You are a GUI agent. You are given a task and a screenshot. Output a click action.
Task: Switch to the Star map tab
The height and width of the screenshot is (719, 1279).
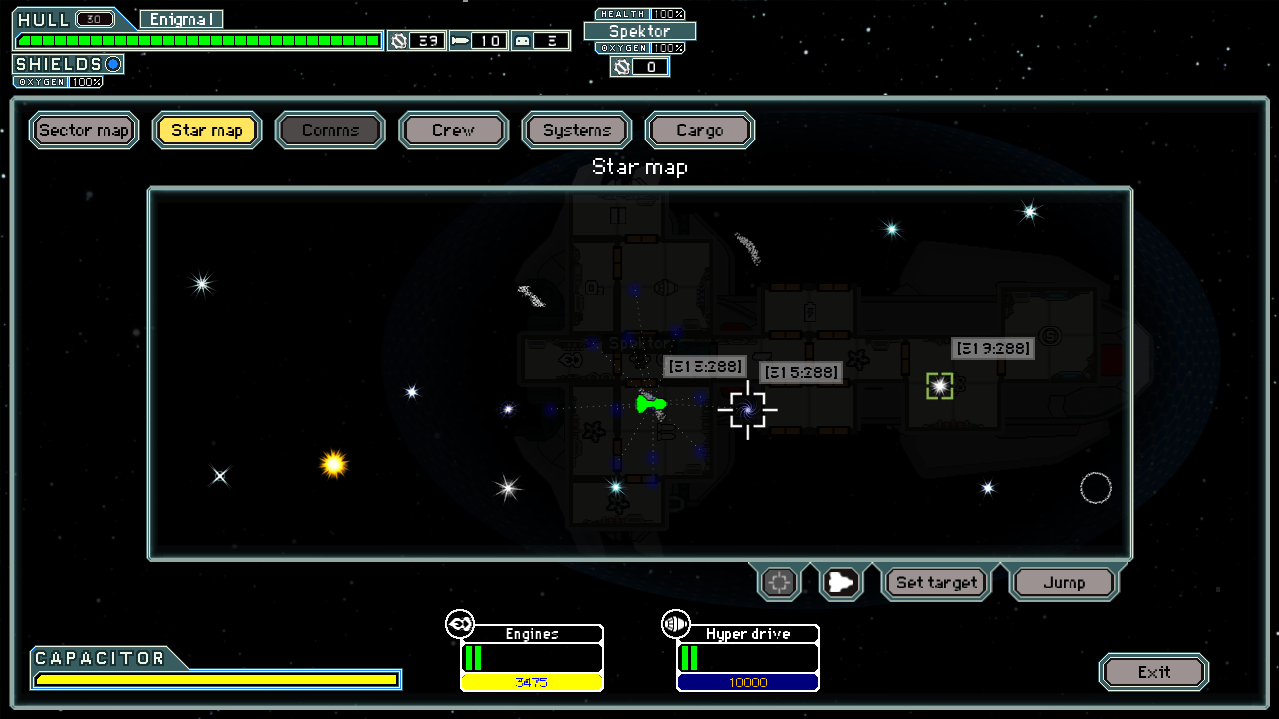tap(207, 130)
